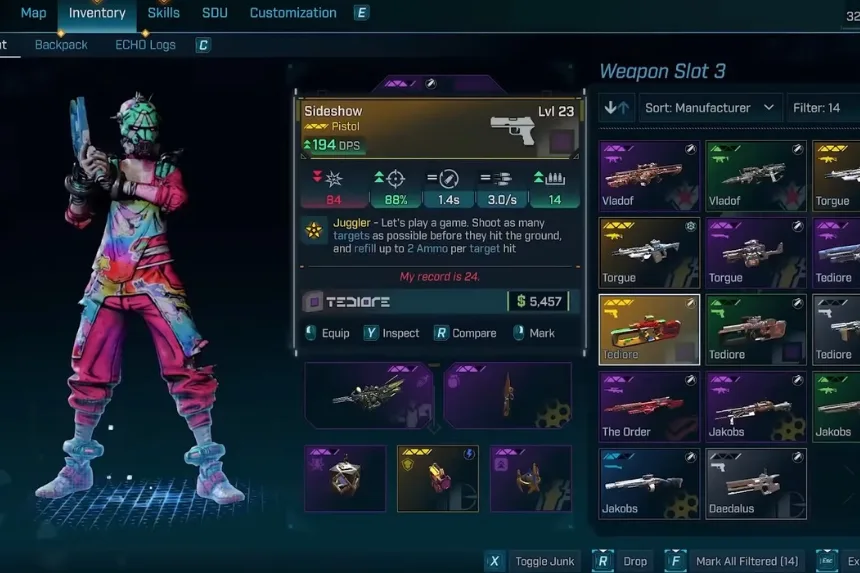Select the purple Vladof weapon

(x=649, y=175)
